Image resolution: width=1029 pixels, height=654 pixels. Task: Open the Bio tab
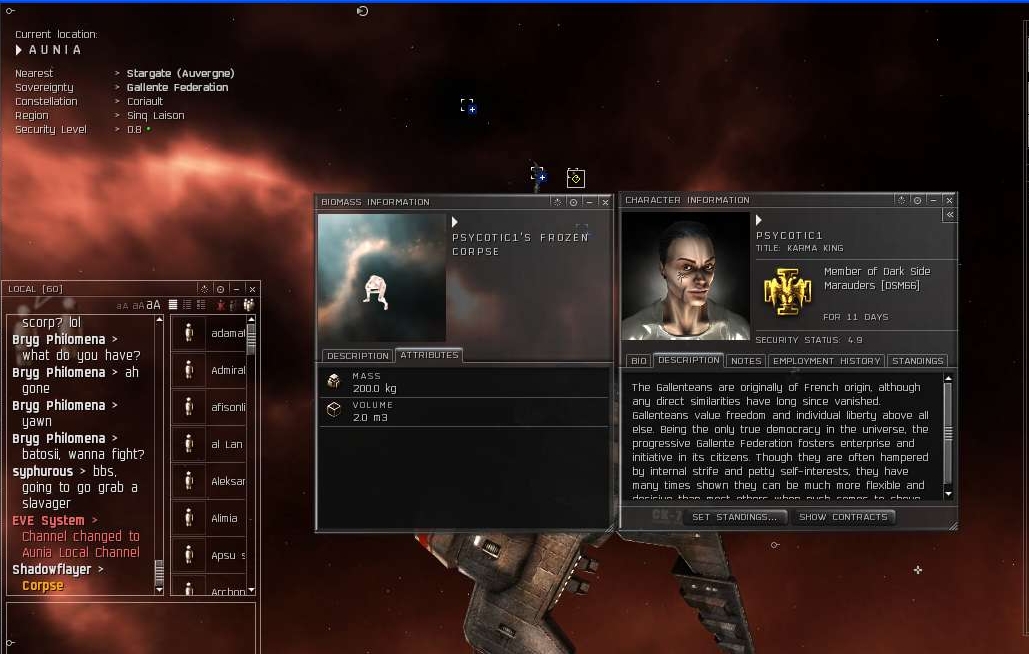point(638,361)
